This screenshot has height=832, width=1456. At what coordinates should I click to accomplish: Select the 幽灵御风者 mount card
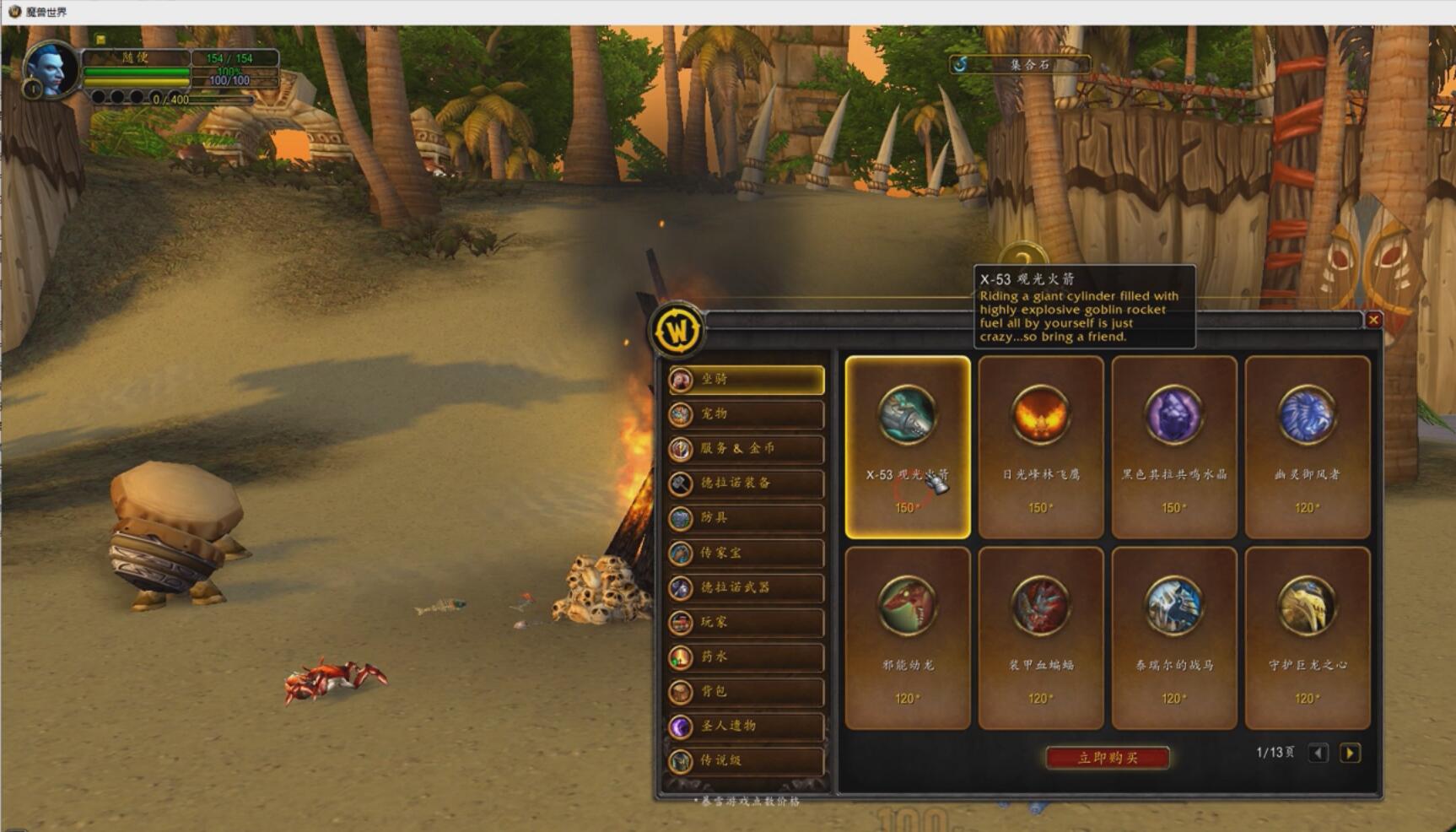pyautogui.click(x=1307, y=447)
